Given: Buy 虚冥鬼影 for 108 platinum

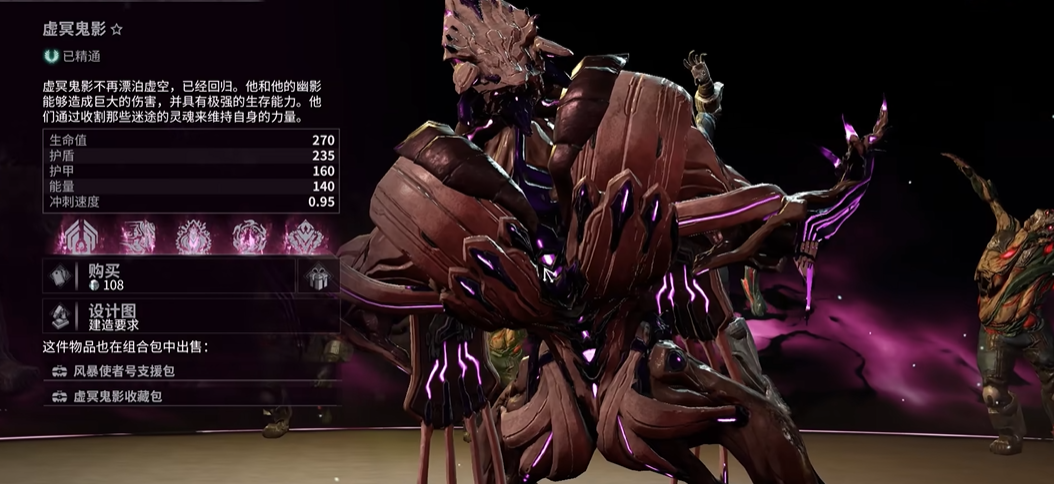Looking at the screenshot, I should tap(170, 277).
